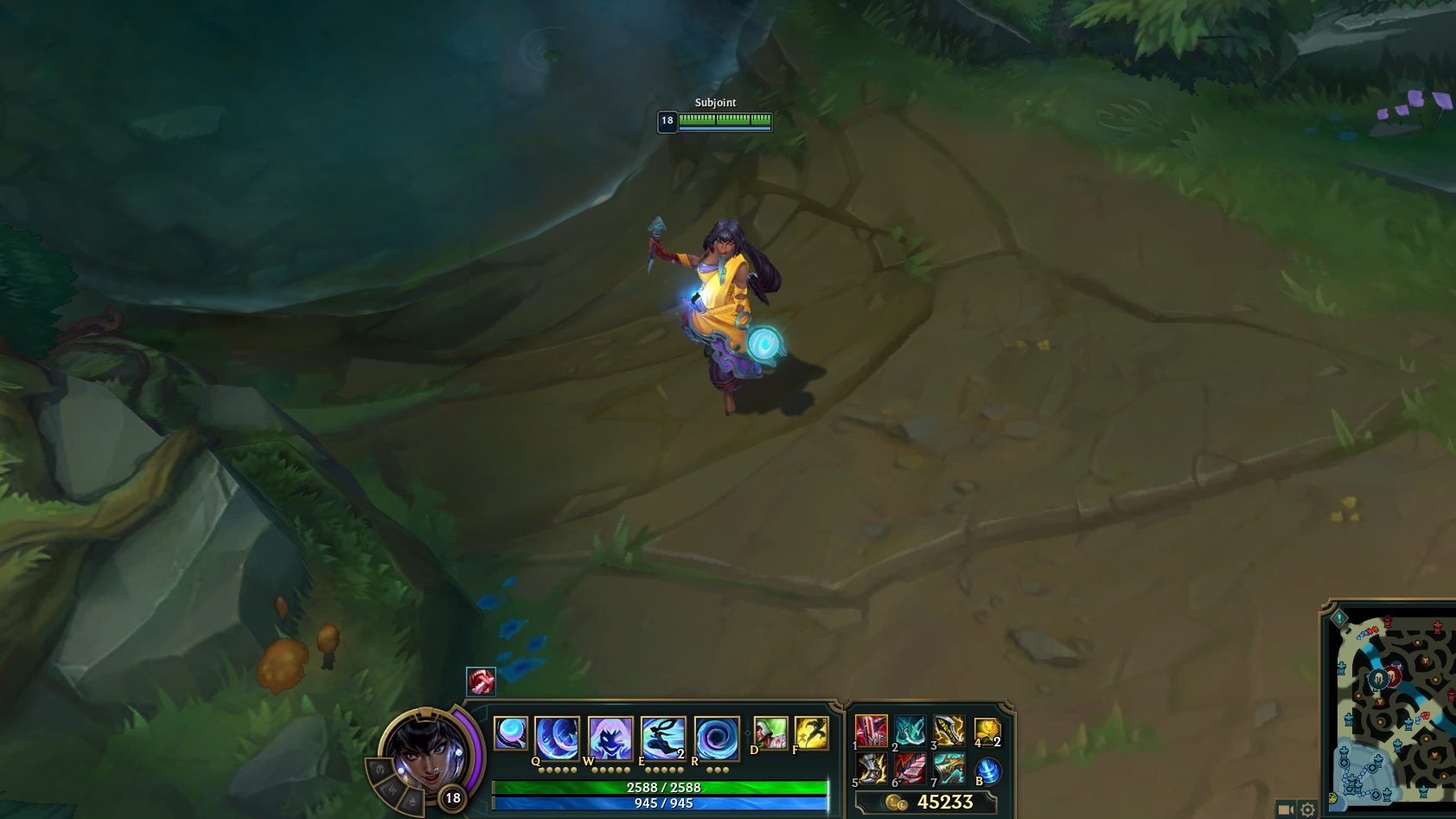Toggle camera lock using the camera icon near minimap

coord(1287,809)
